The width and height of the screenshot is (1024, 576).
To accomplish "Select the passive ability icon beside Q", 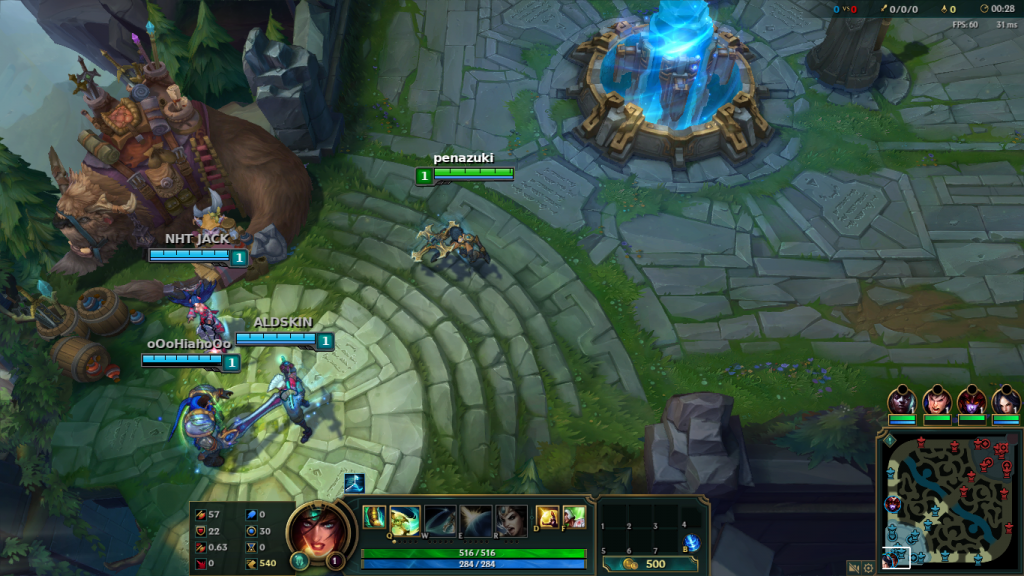I will click(373, 517).
